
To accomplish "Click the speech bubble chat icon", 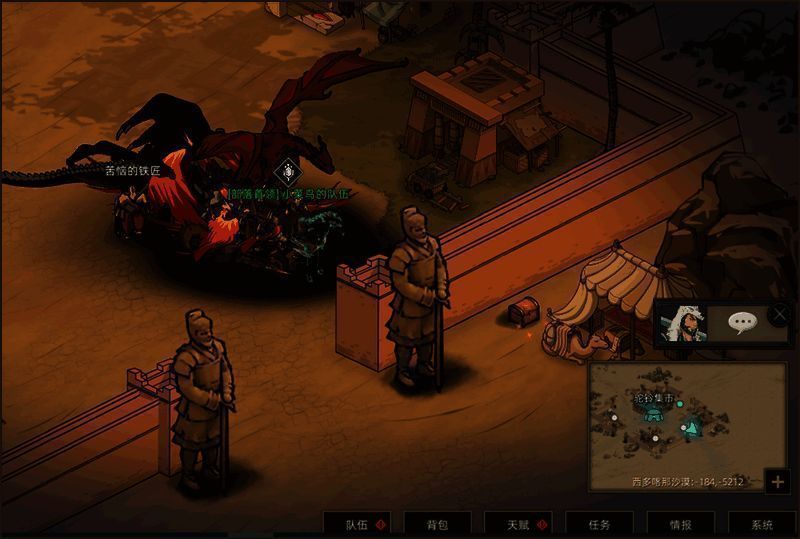I will coord(742,322).
